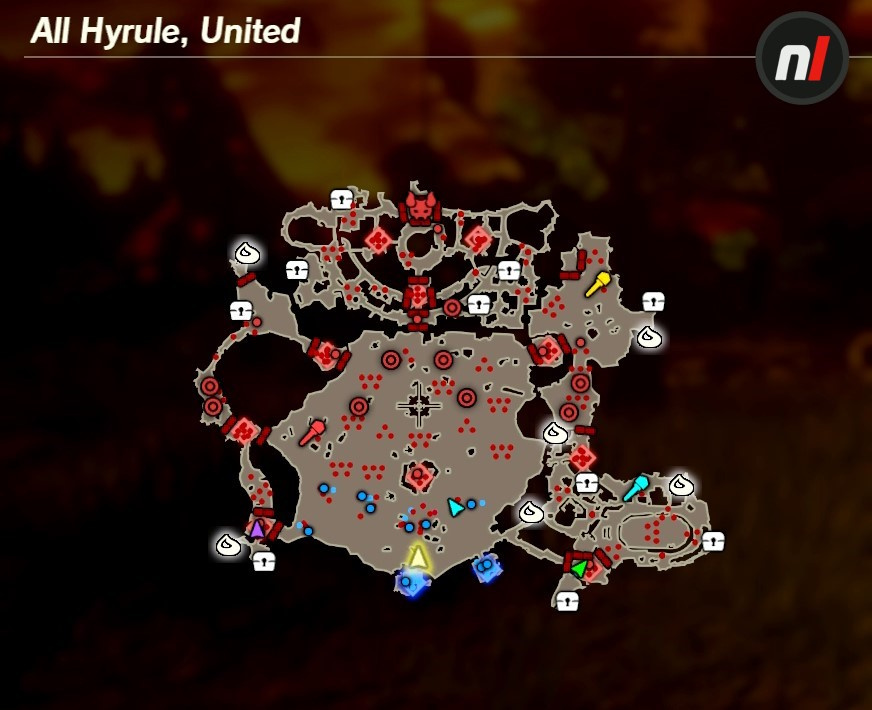Select the yellow player arrow marker
Screen dimensions: 872x710
(418, 555)
